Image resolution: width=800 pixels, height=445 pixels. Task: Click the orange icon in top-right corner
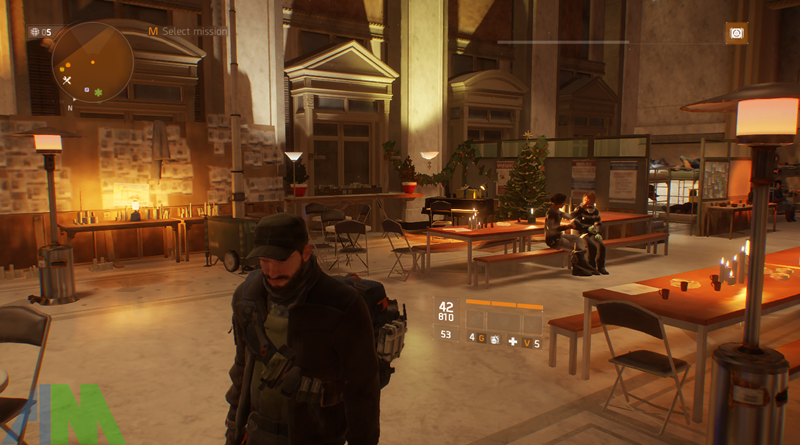[x=737, y=33]
